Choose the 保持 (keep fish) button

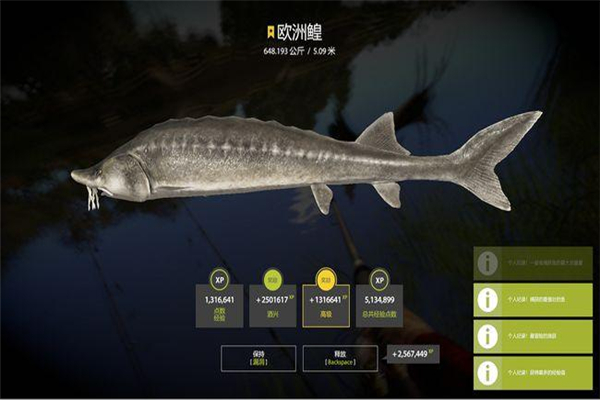tap(256, 357)
